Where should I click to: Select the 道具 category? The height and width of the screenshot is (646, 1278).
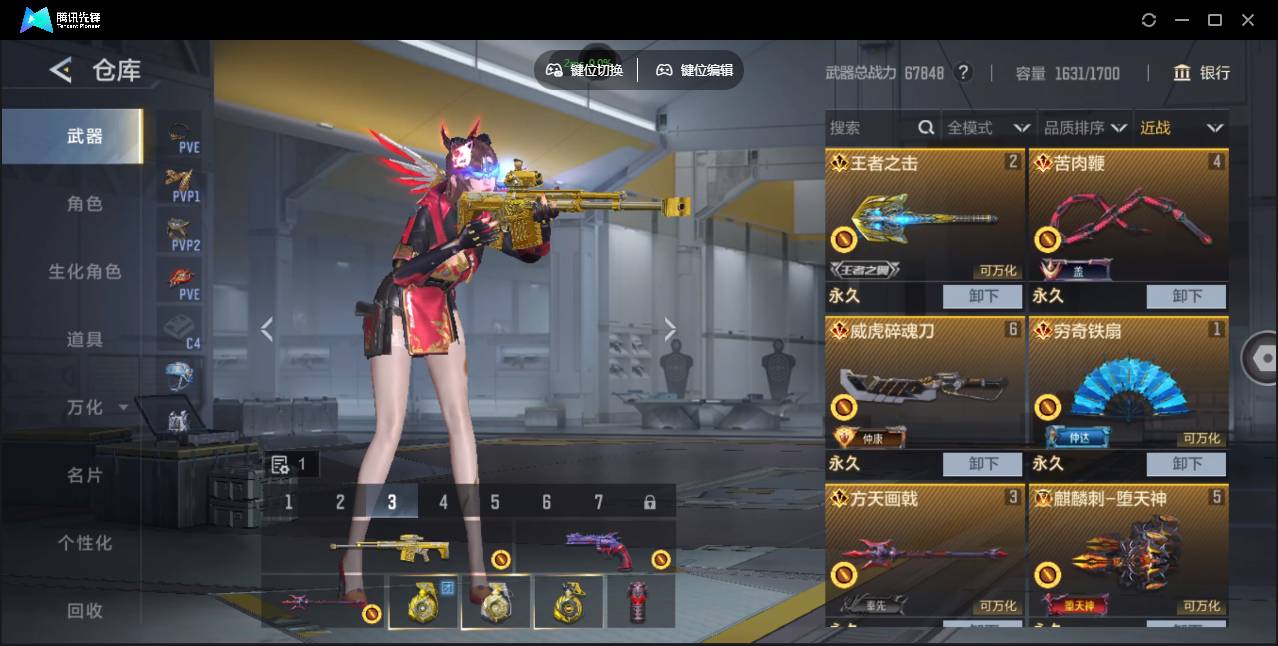point(84,340)
